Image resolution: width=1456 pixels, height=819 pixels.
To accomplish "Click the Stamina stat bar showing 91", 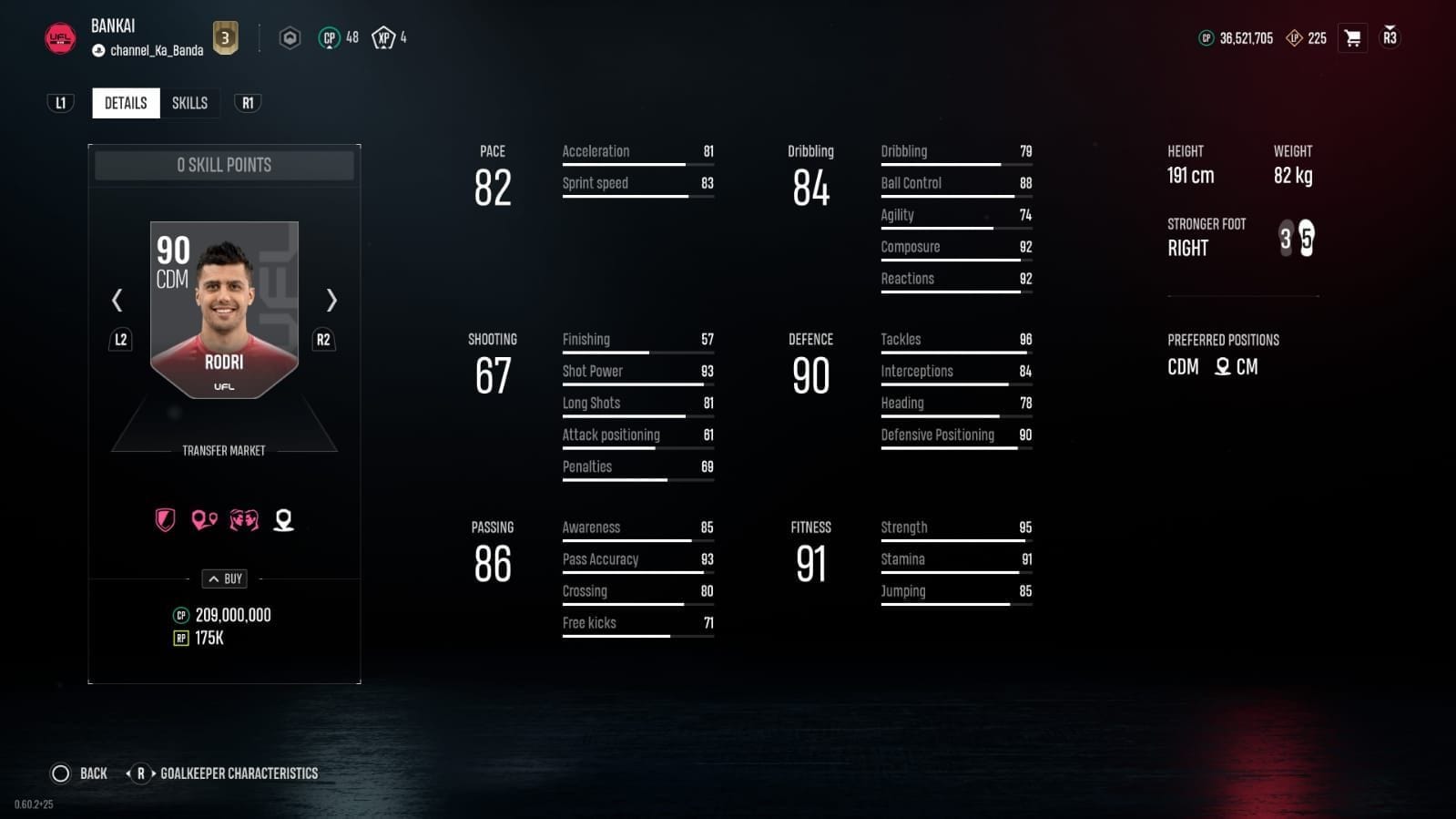I will coord(952,558).
